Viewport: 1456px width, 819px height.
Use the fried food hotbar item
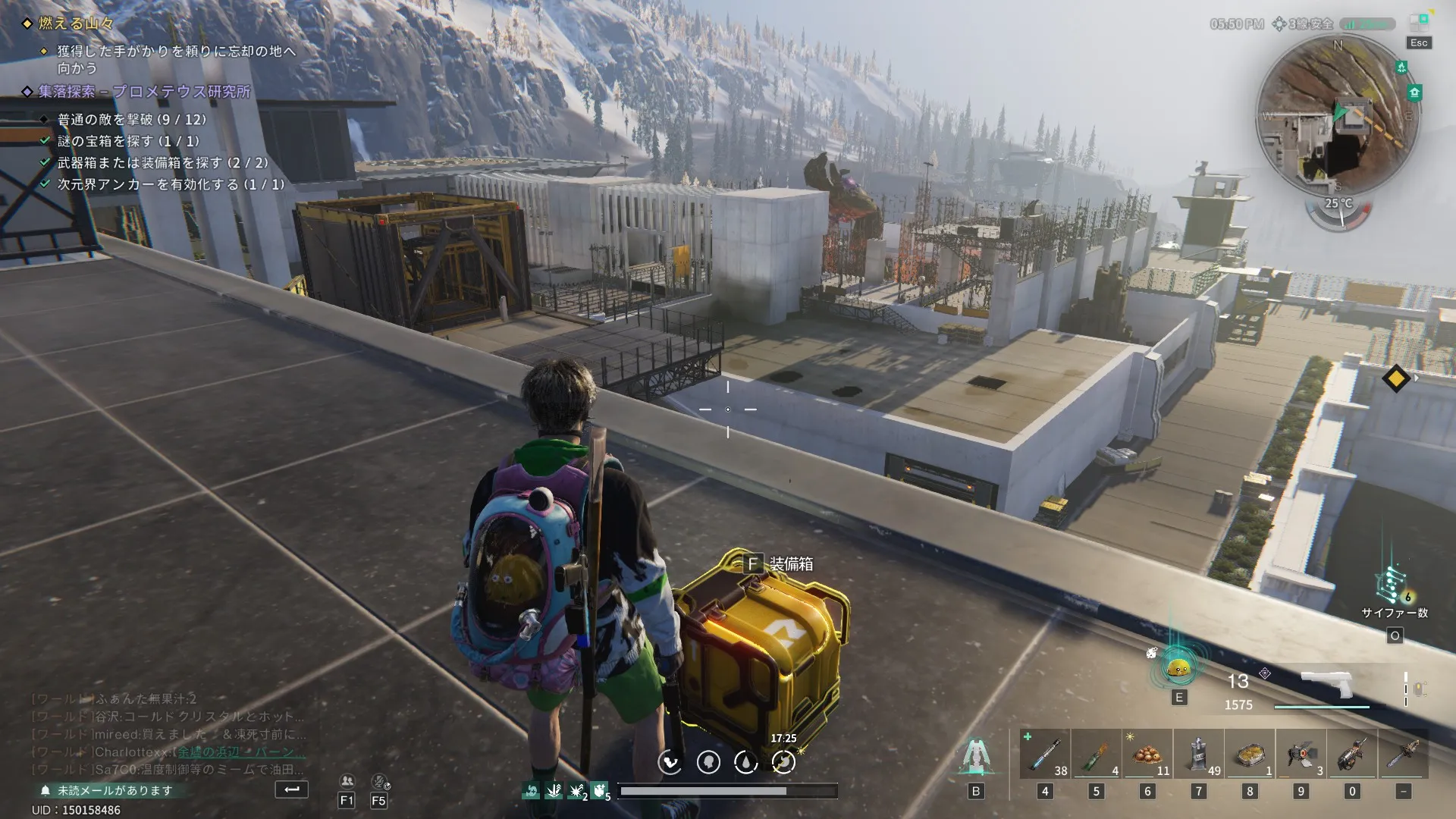point(1147,754)
